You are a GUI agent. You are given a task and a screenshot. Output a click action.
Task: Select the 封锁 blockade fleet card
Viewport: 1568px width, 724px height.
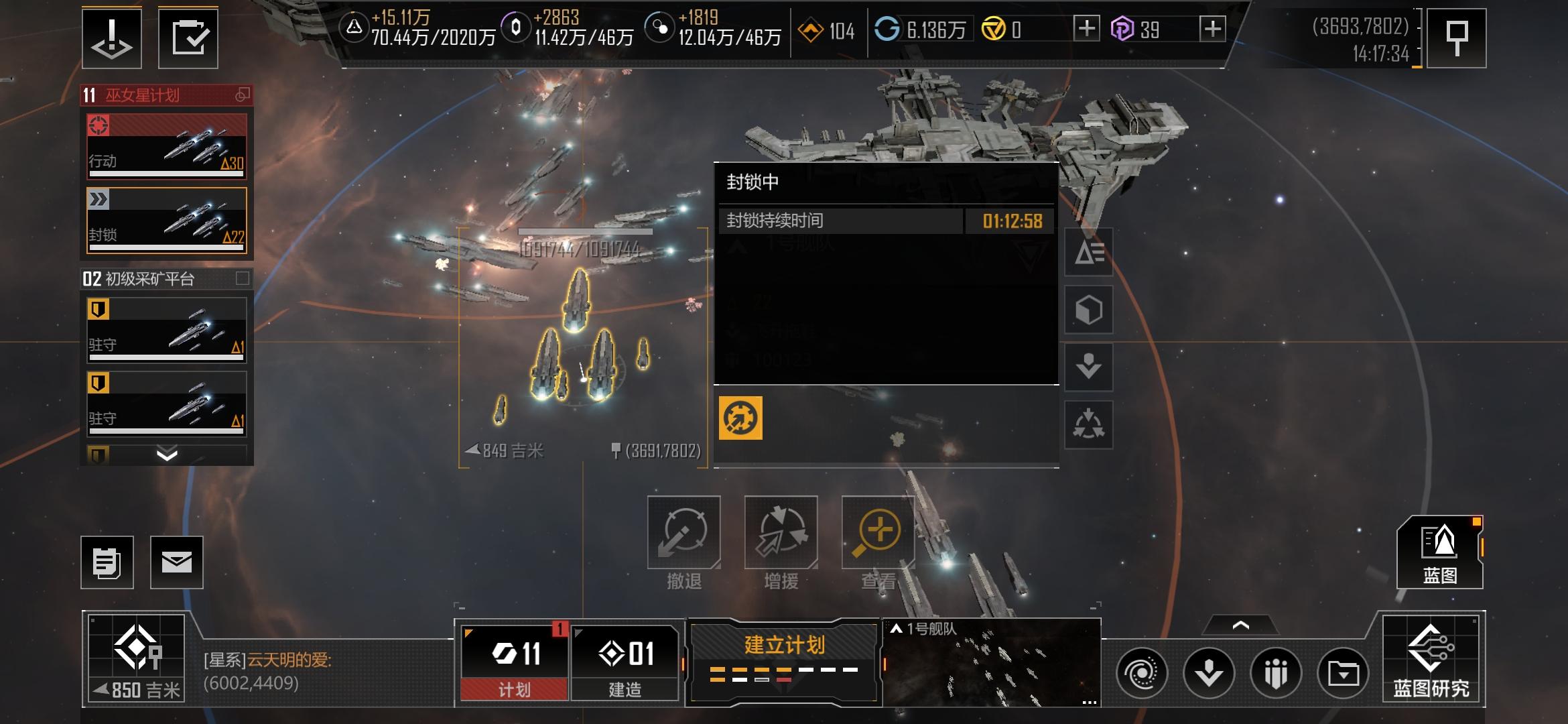pyautogui.click(x=167, y=220)
